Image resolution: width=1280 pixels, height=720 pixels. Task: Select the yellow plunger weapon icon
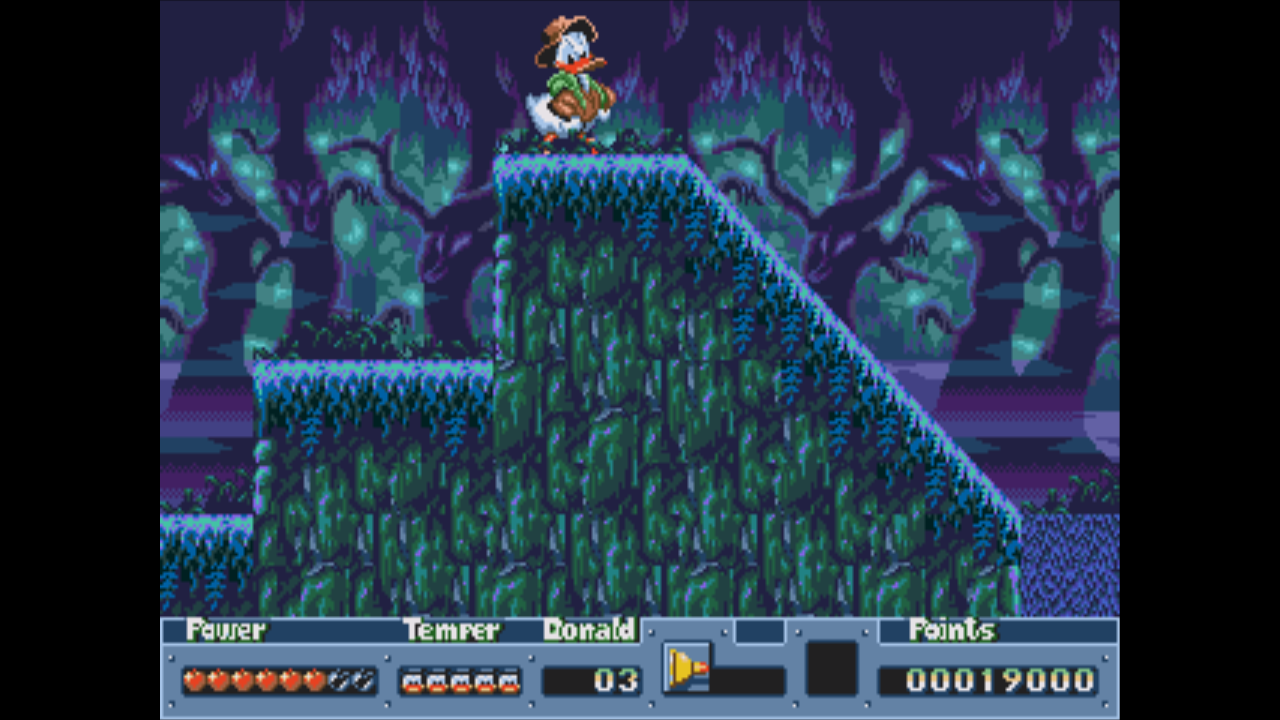point(687,668)
